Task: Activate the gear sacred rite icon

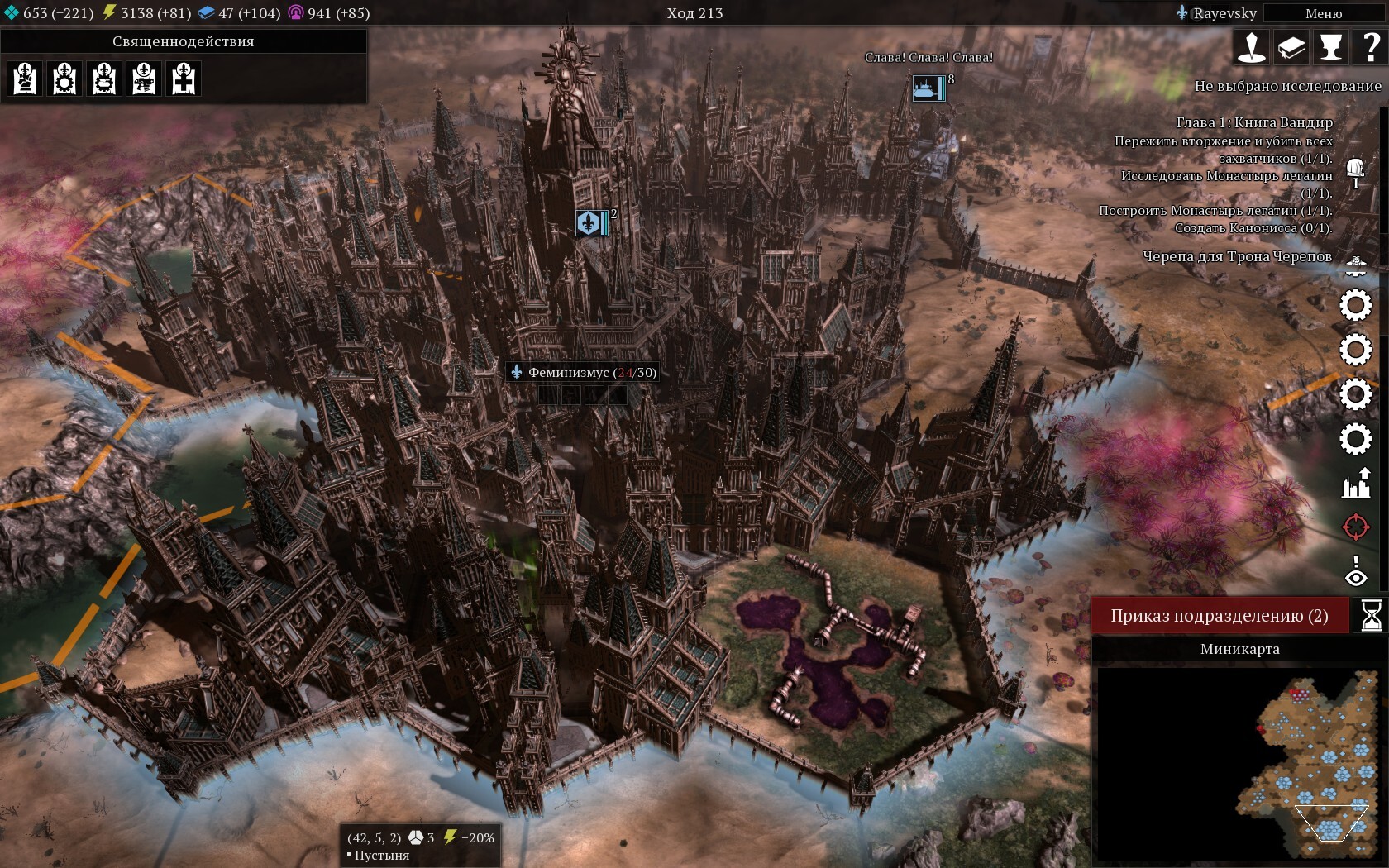Action: pos(64,79)
